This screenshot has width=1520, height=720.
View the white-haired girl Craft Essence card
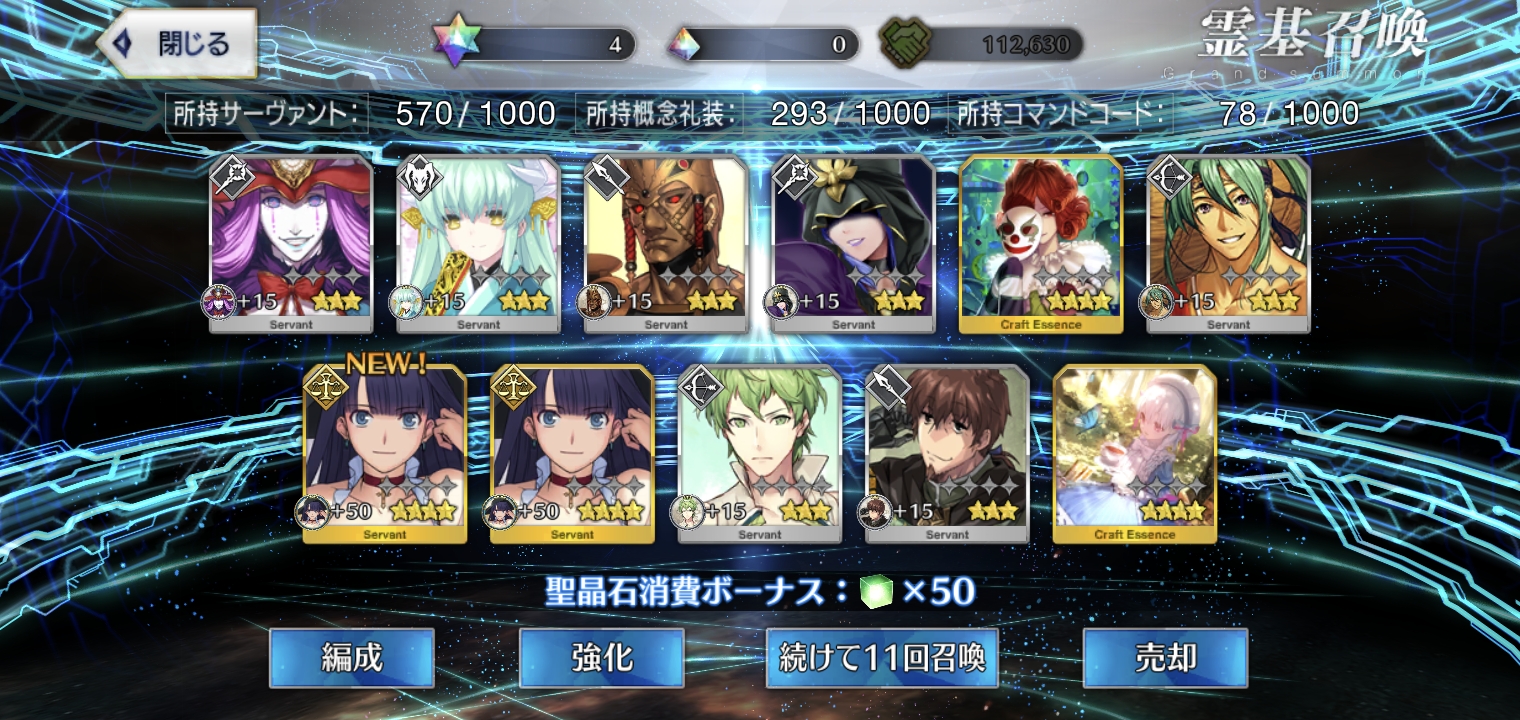tap(1135, 453)
